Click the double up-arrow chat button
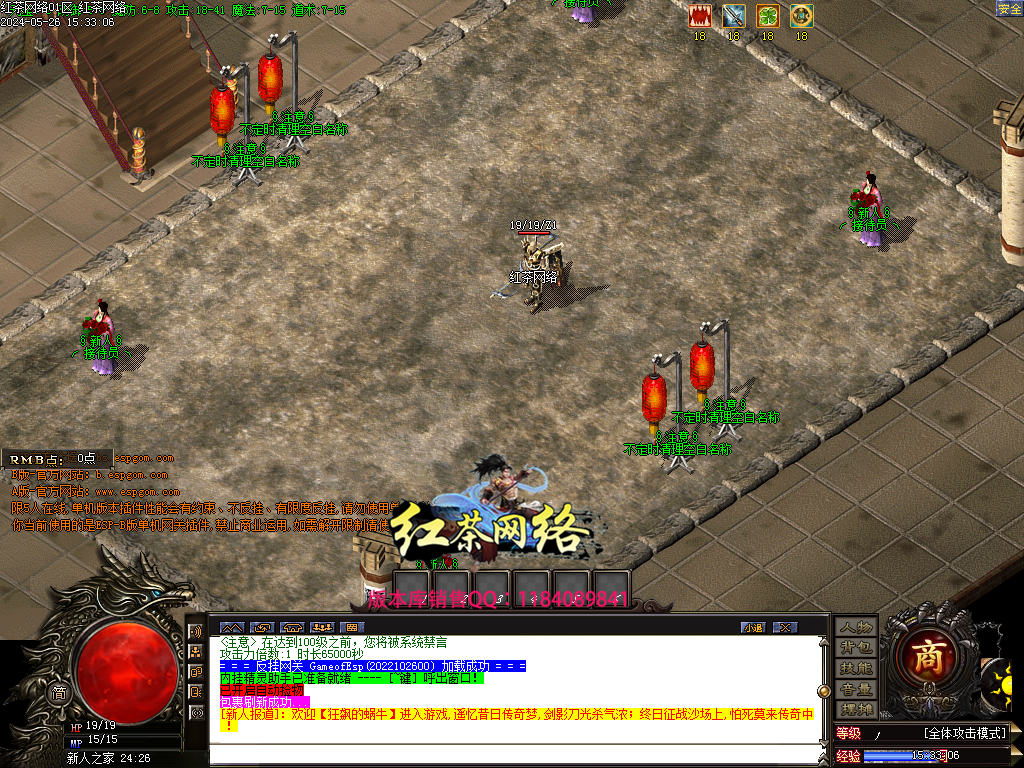 tap(231, 627)
